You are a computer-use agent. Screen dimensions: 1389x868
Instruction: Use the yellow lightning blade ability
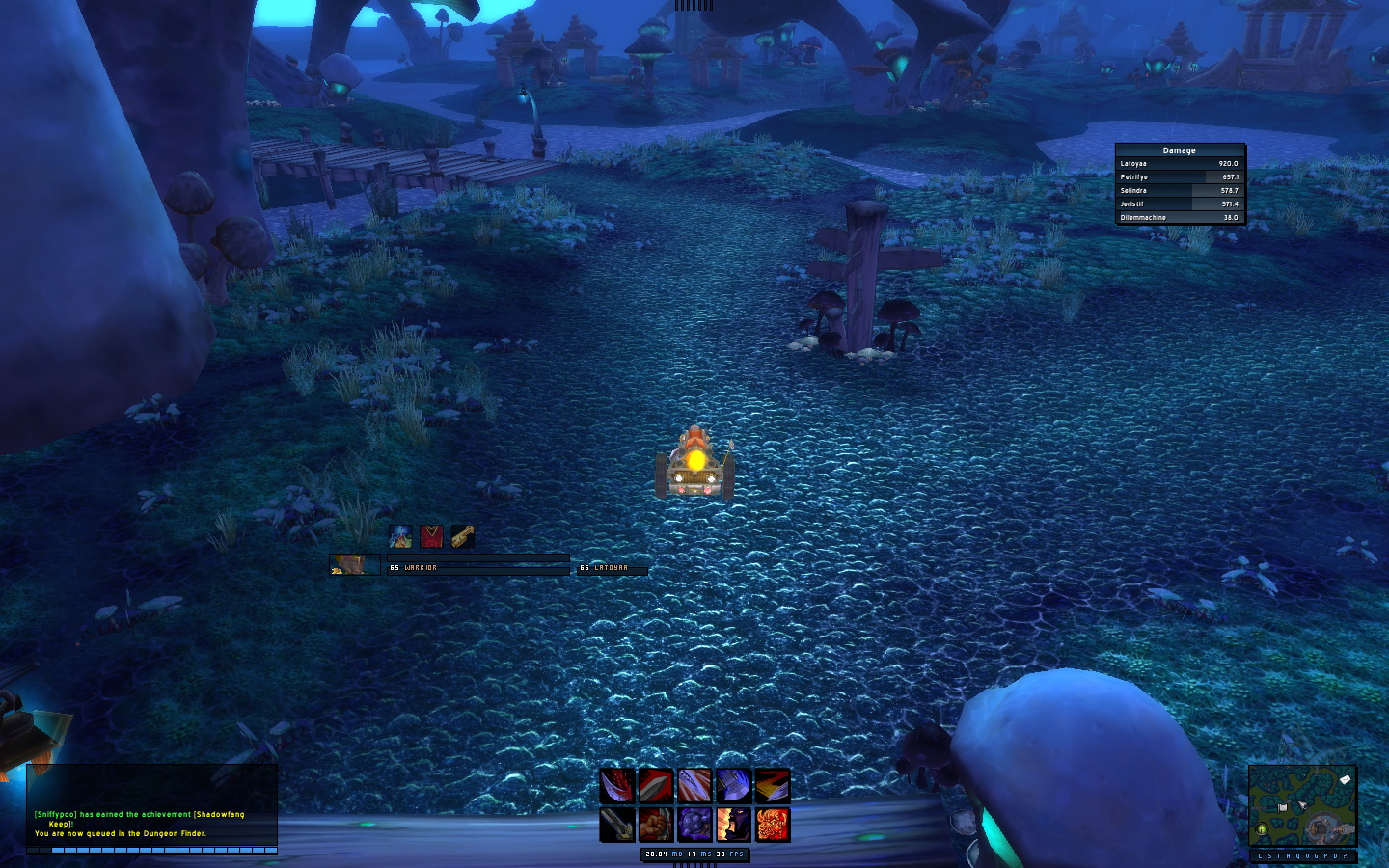[772, 786]
